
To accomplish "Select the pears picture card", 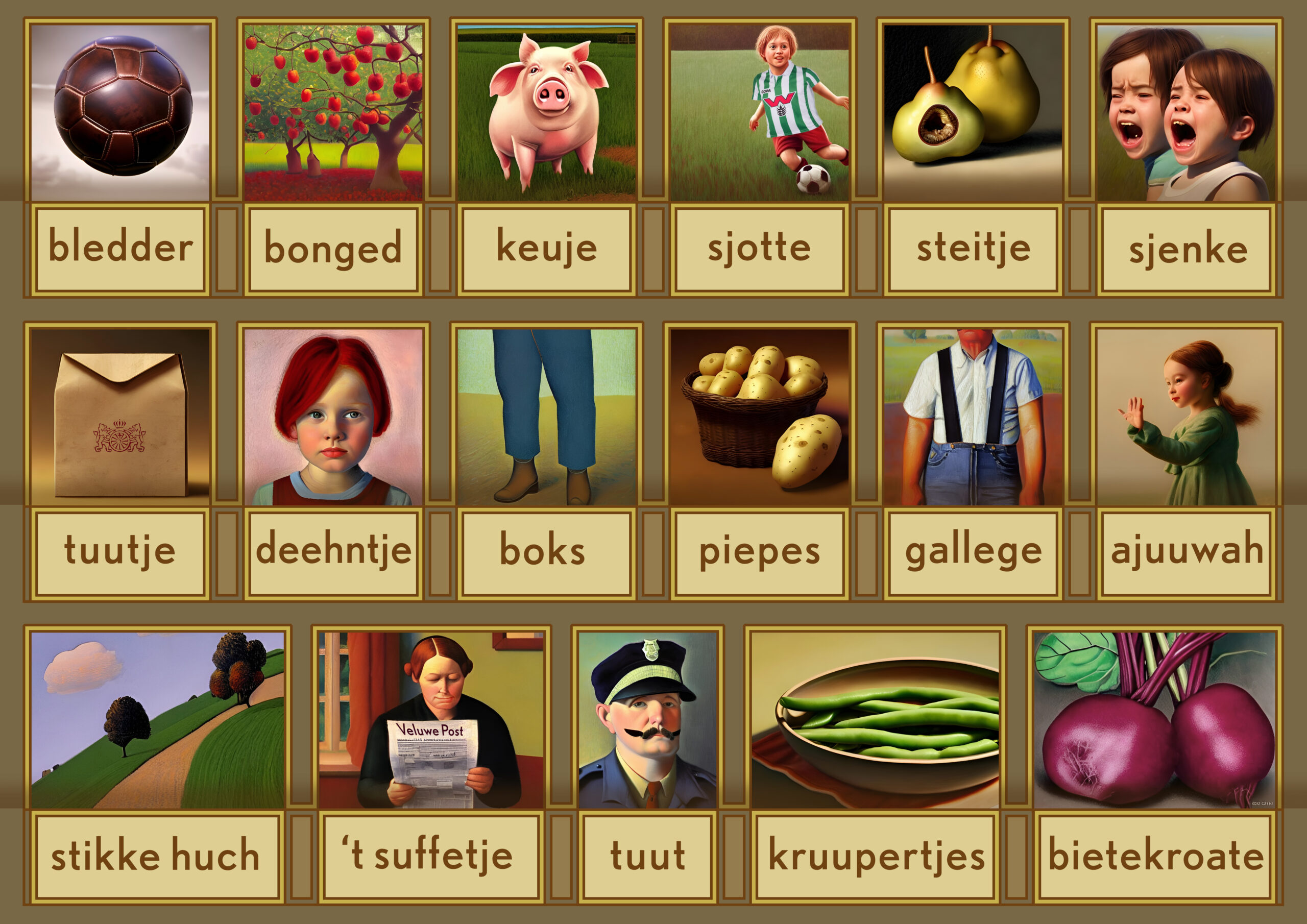I will tap(973, 112).
